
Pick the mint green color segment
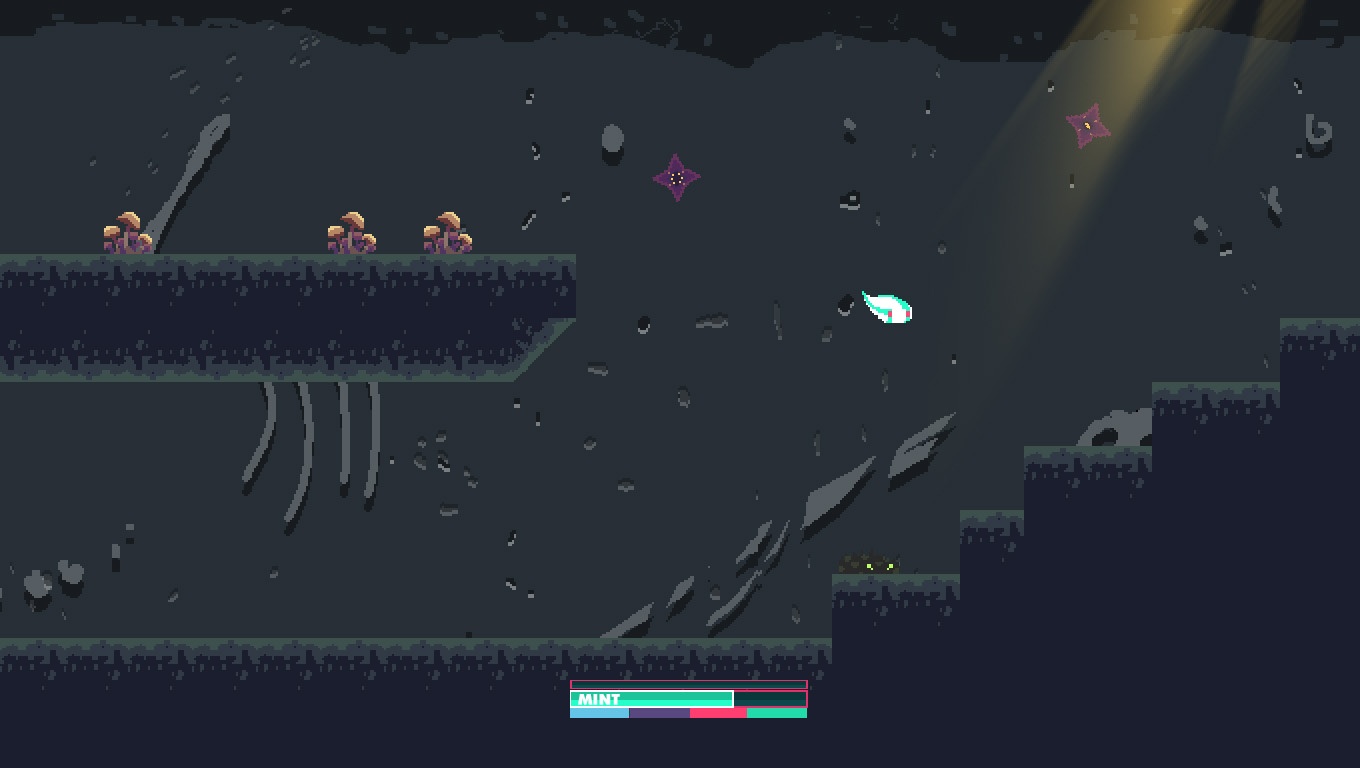click(777, 713)
